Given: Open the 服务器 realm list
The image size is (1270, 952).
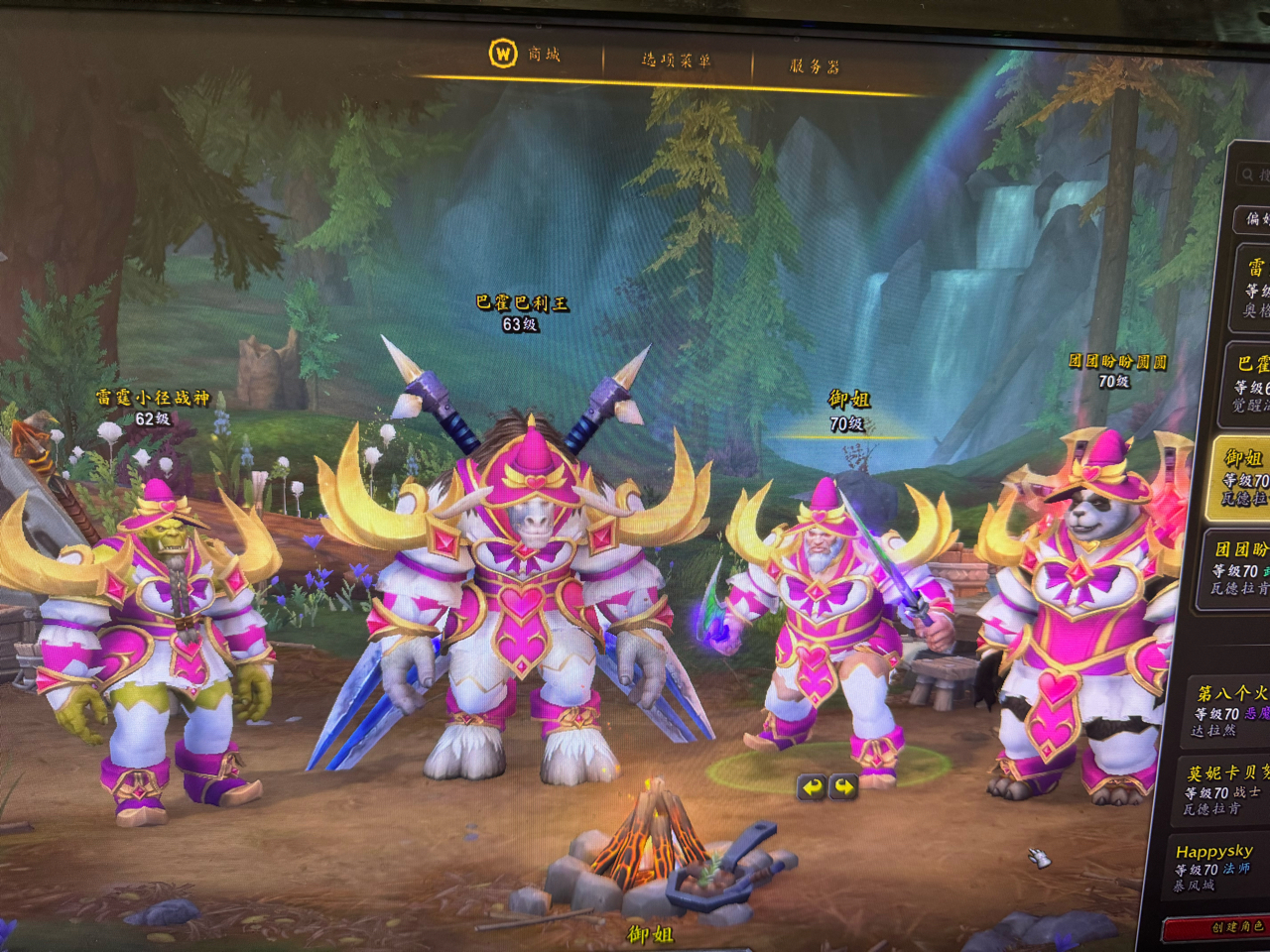Looking at the screenshot, I should (x=814, y=66).
